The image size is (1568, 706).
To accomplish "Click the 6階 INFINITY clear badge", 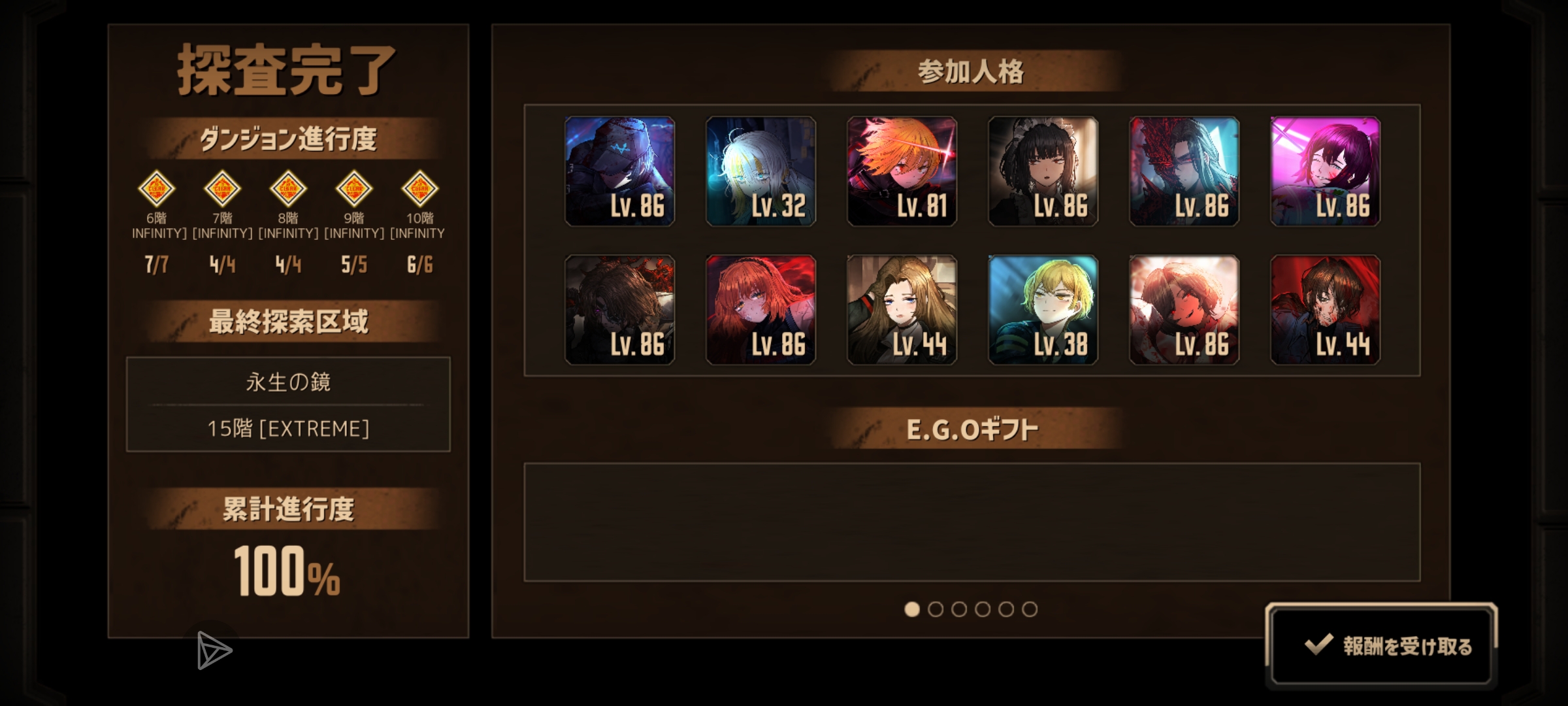I will tap(159, 190).
